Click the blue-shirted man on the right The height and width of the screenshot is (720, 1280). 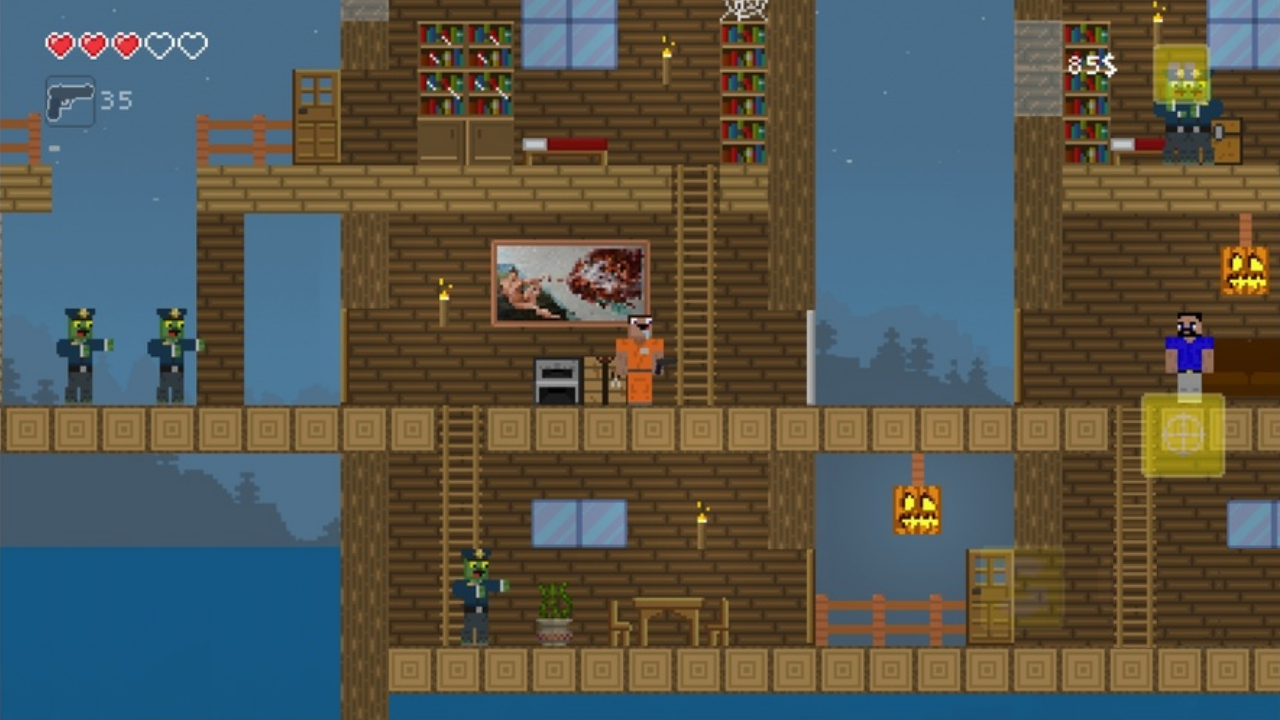click(x=1190, y=350)
